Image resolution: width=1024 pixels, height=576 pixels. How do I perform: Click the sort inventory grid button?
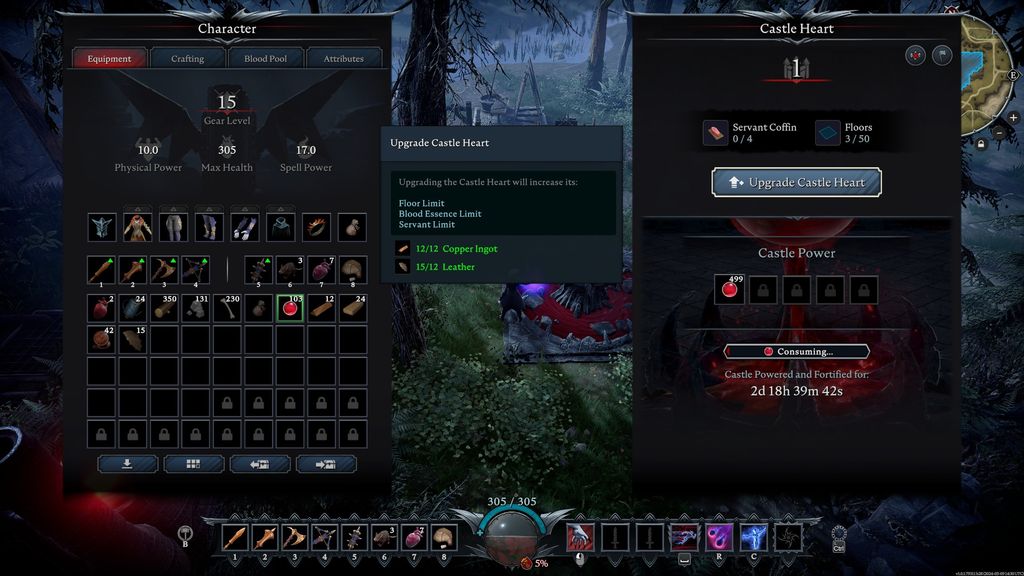(193, 464)
